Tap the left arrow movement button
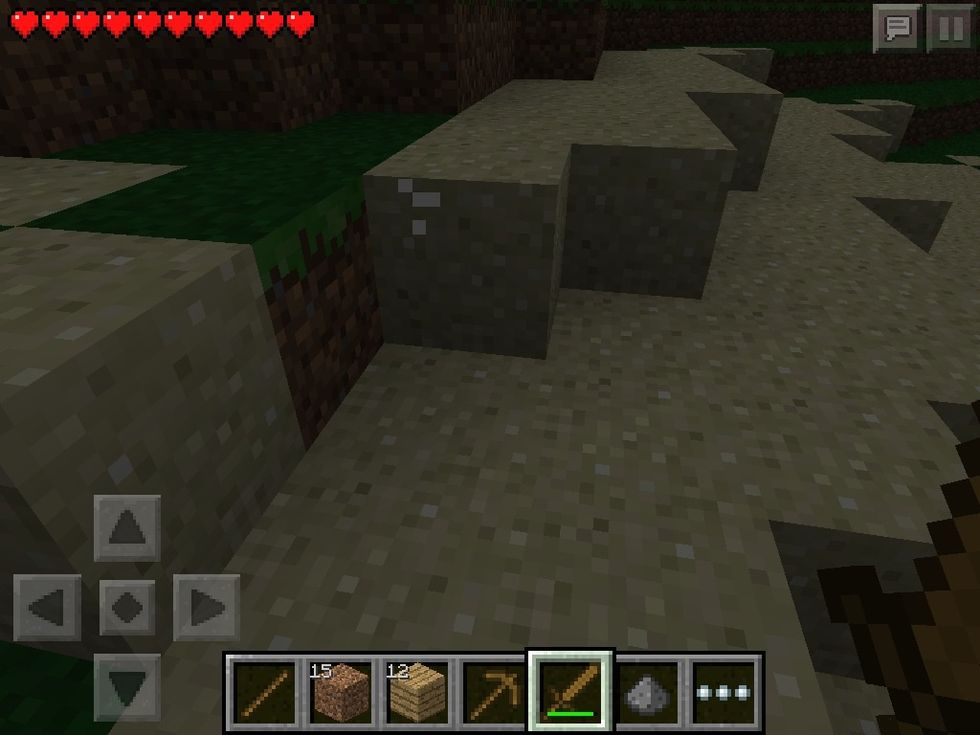Viewport: 980px width, 735px height. point(47,607)
